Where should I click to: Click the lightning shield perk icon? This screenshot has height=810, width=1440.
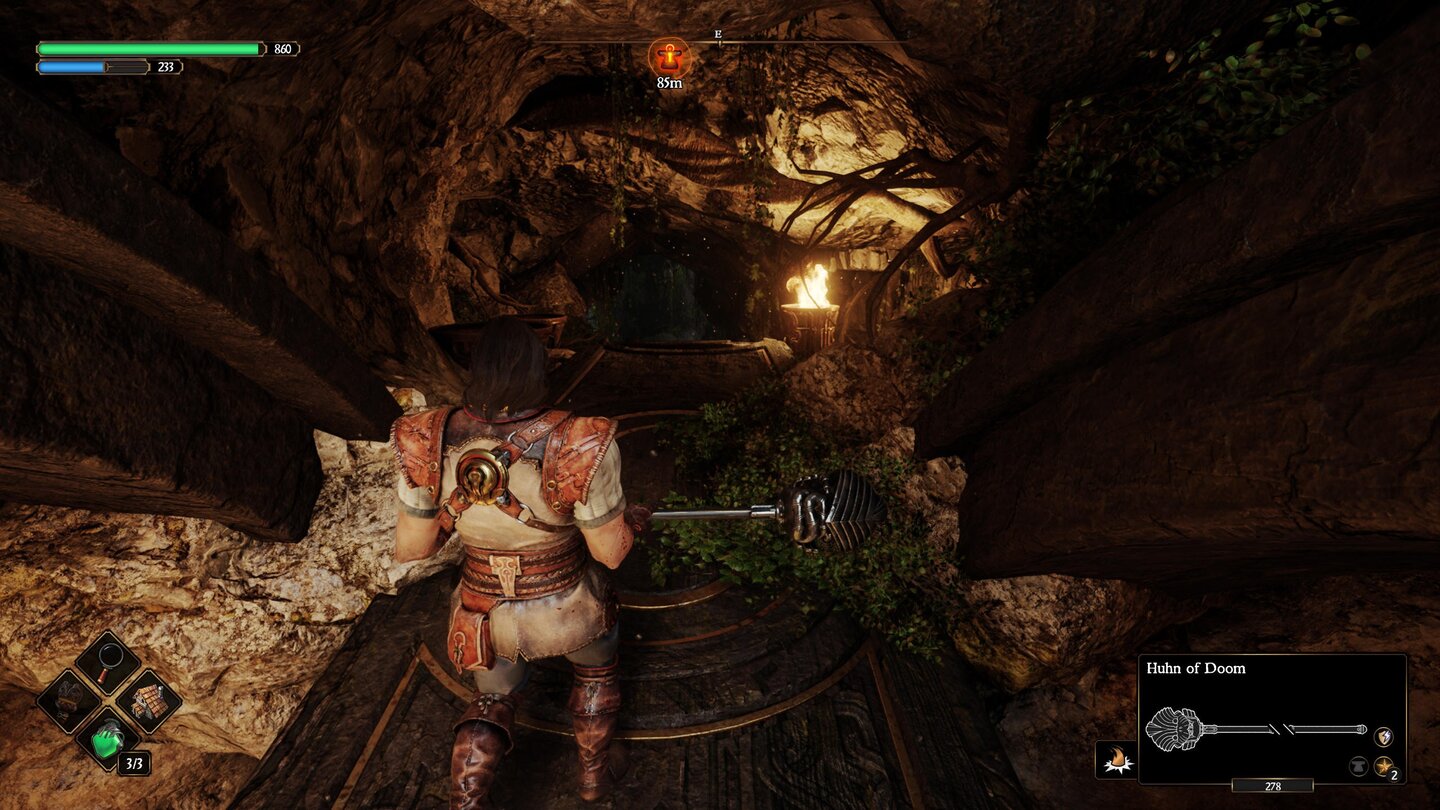click(1383, 736)
